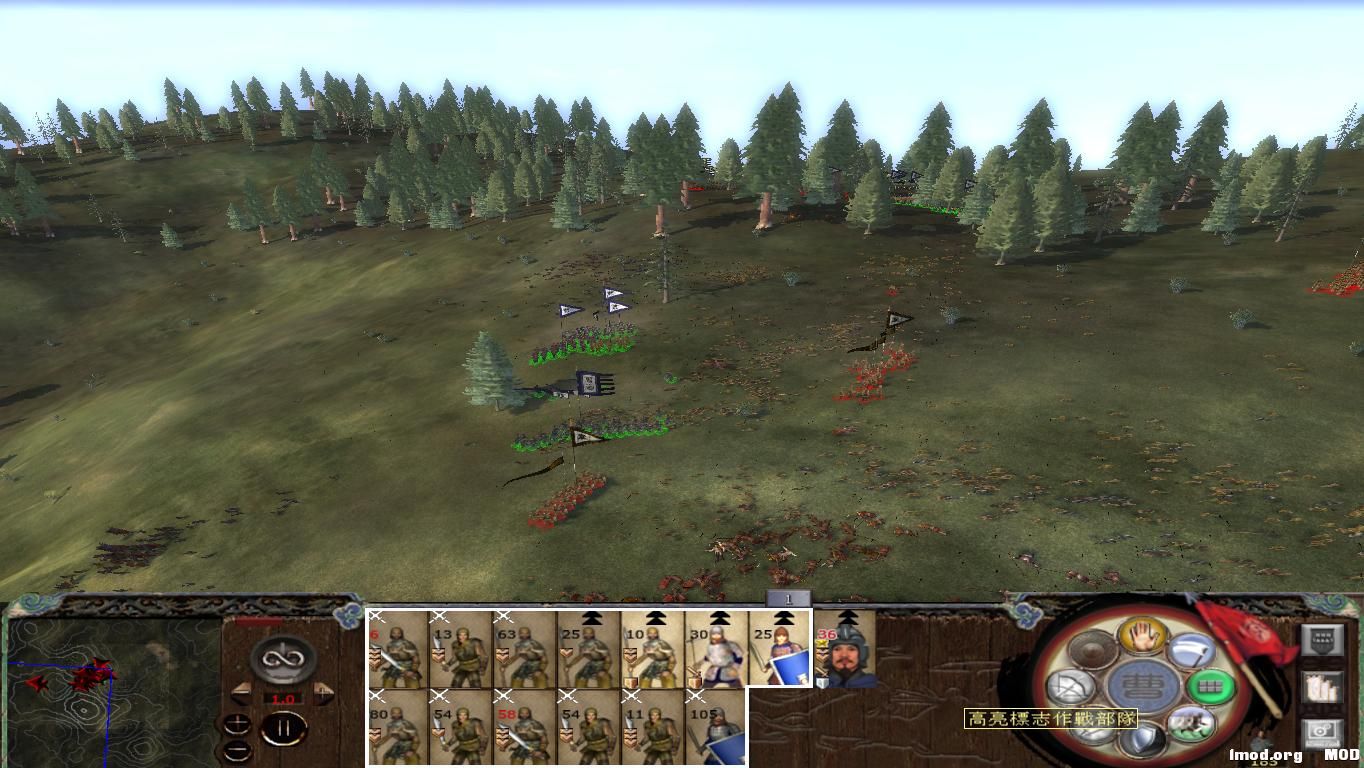Click the halberd attack icon on command wheel

click(1191, 651)
